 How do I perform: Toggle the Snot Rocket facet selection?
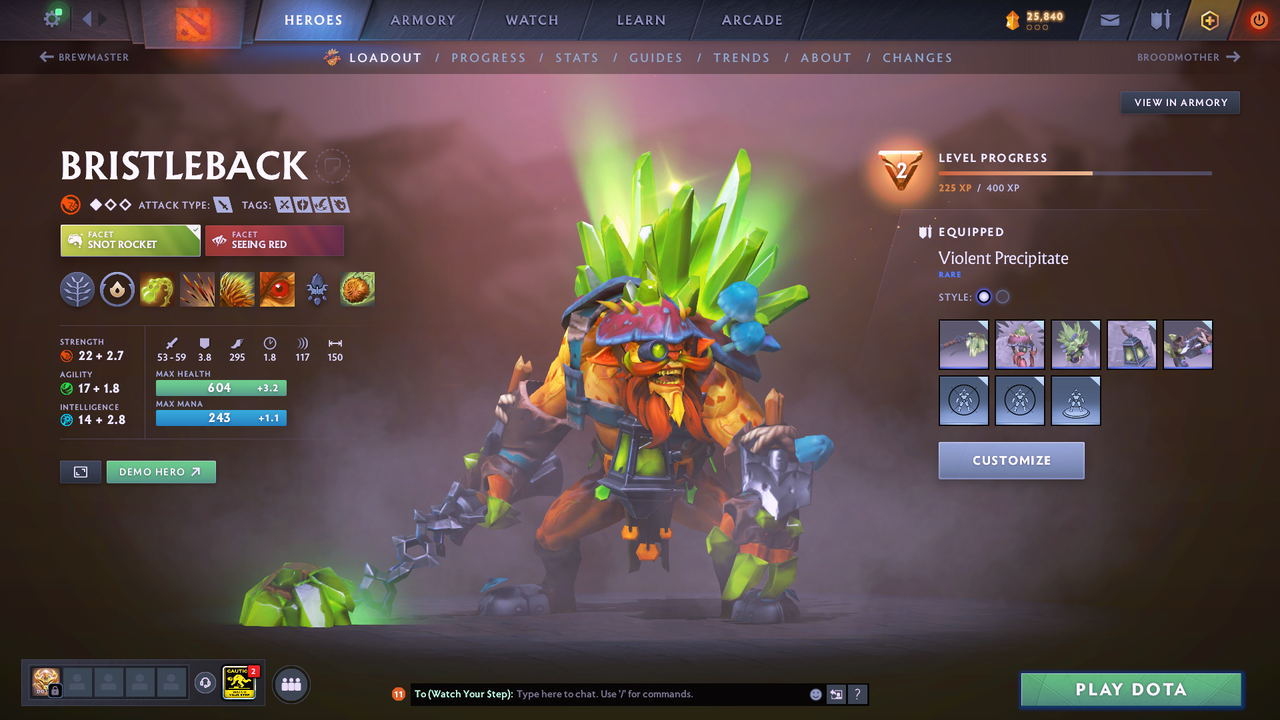(130, 240)
